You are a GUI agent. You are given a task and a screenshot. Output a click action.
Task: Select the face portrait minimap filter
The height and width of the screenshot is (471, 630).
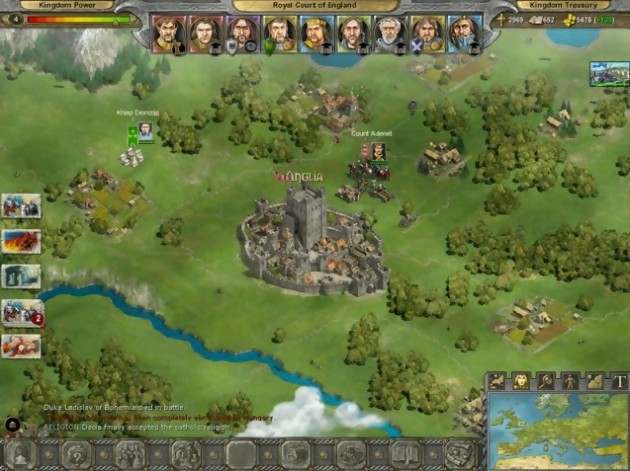(x=520, y=381)
